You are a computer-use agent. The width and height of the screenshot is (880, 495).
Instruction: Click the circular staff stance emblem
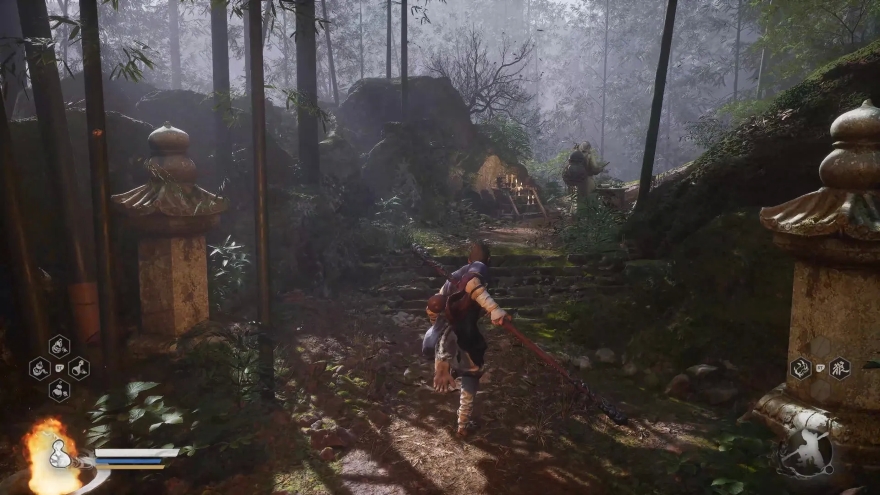(806, 457)
